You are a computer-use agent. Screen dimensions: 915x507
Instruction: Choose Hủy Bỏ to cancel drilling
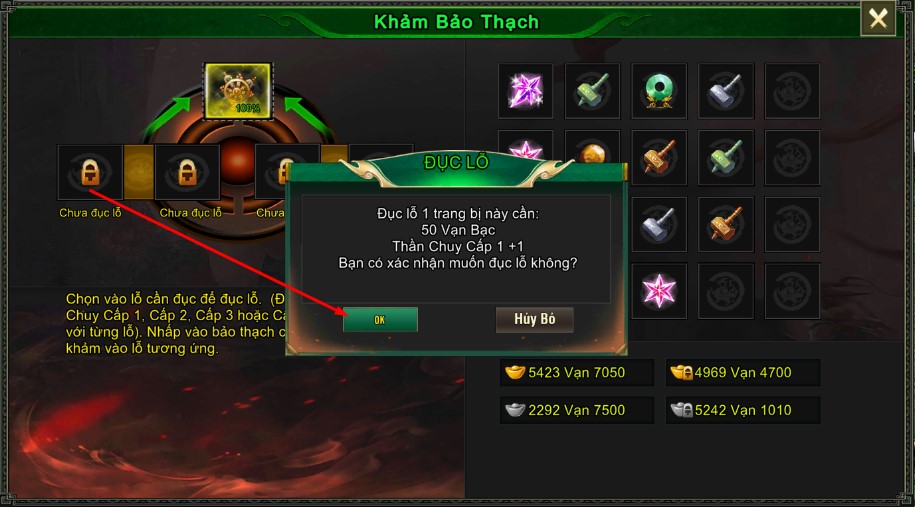click(534, 319)
